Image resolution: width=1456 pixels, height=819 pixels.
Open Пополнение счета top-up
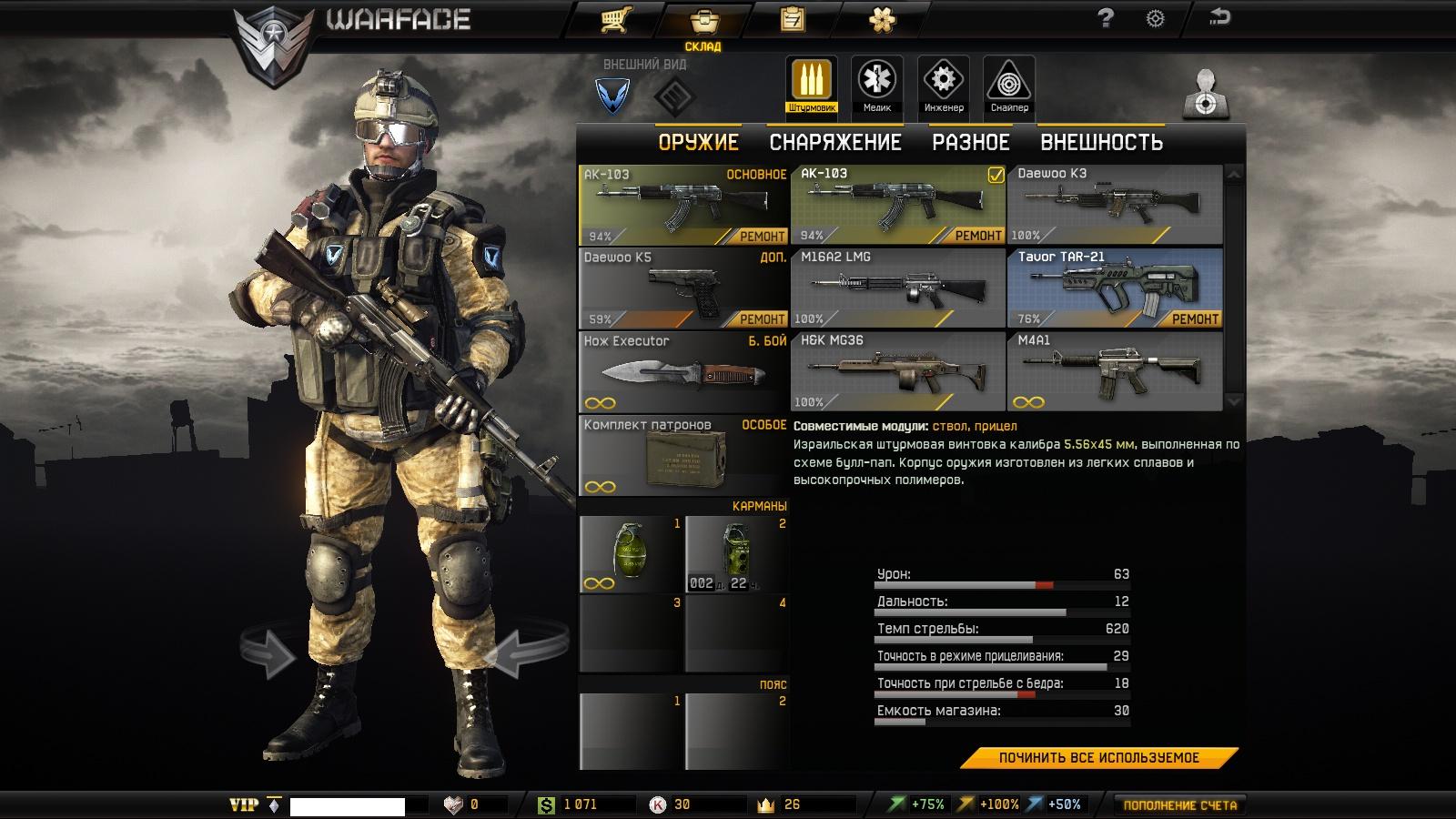pyautogui.click(x=1179, y=805)
